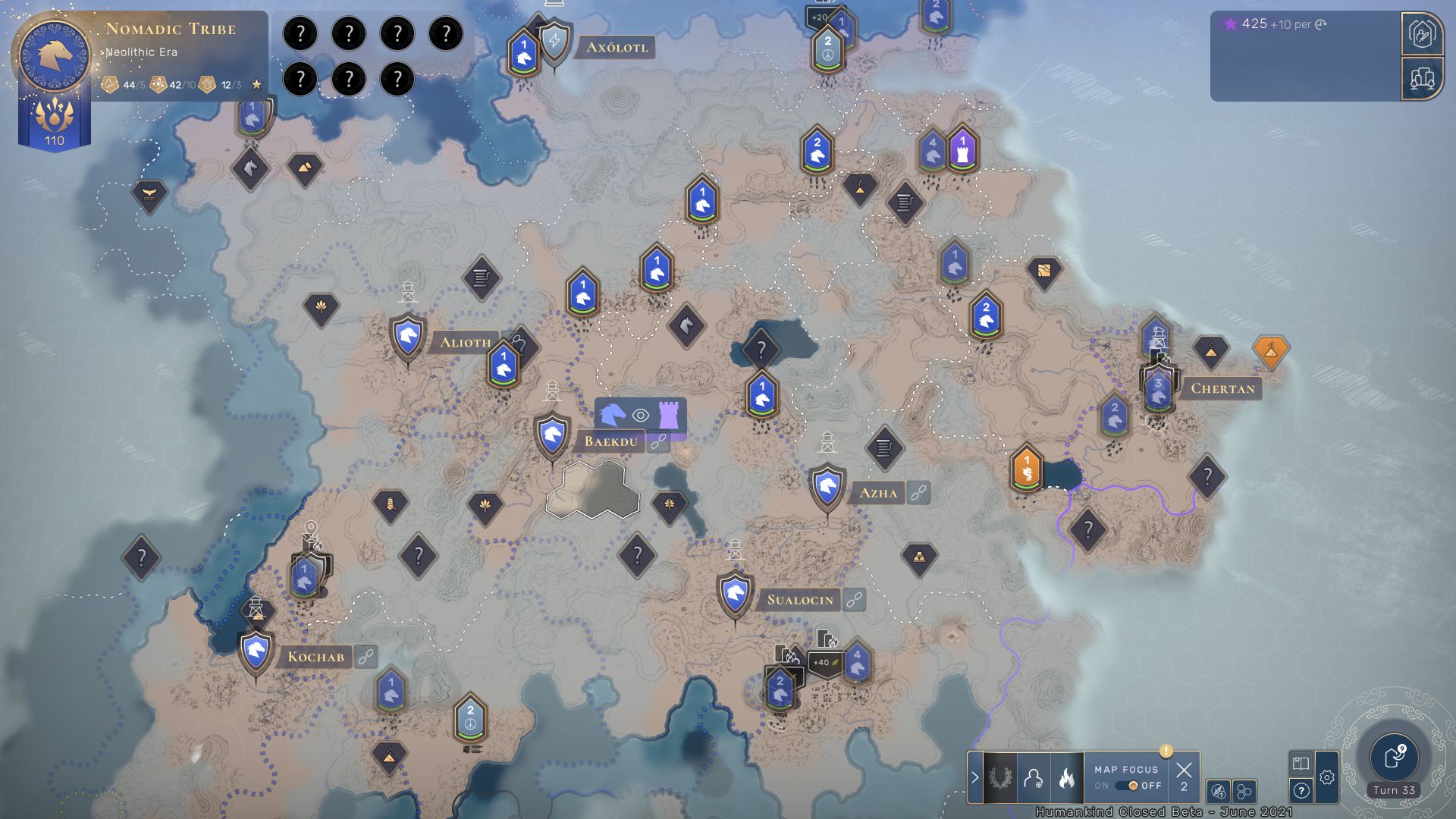Open the attachment link icon next to Azha
Viewport: 1456px width, 819px height.
pos(918,493)
